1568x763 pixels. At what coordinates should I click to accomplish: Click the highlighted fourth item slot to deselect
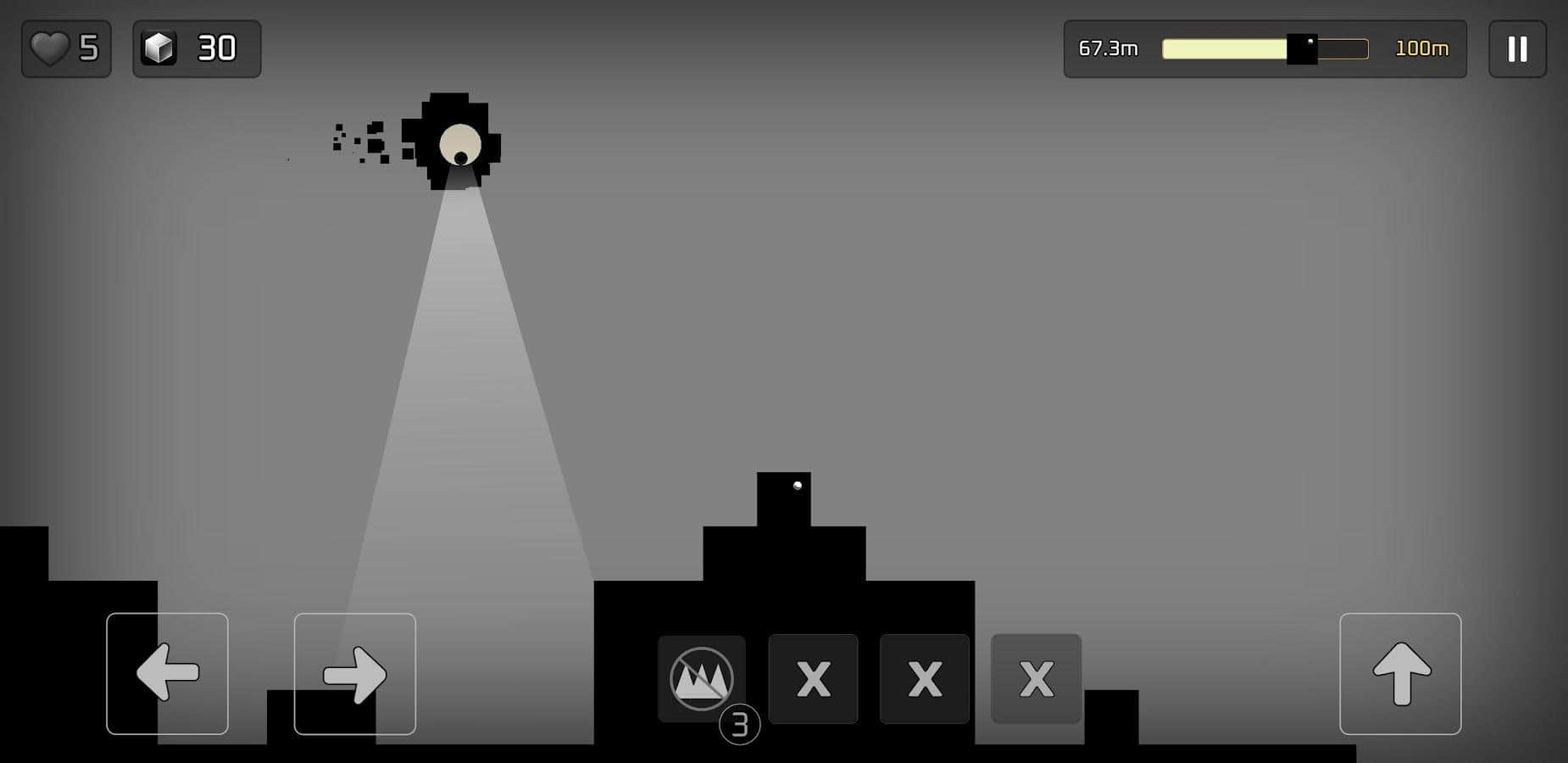point(1035,679)
